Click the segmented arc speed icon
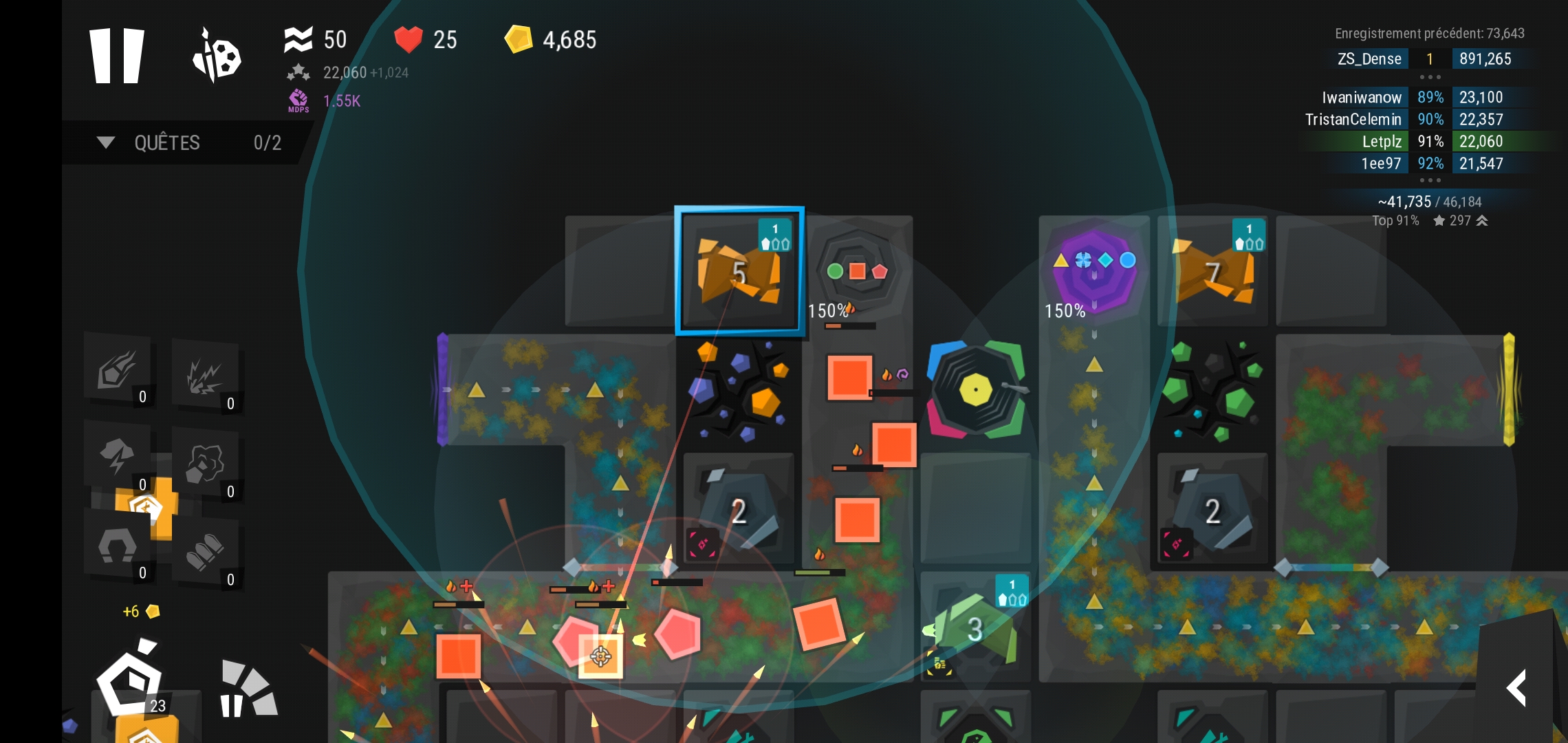1568x743 pixels. coord(248,689)
